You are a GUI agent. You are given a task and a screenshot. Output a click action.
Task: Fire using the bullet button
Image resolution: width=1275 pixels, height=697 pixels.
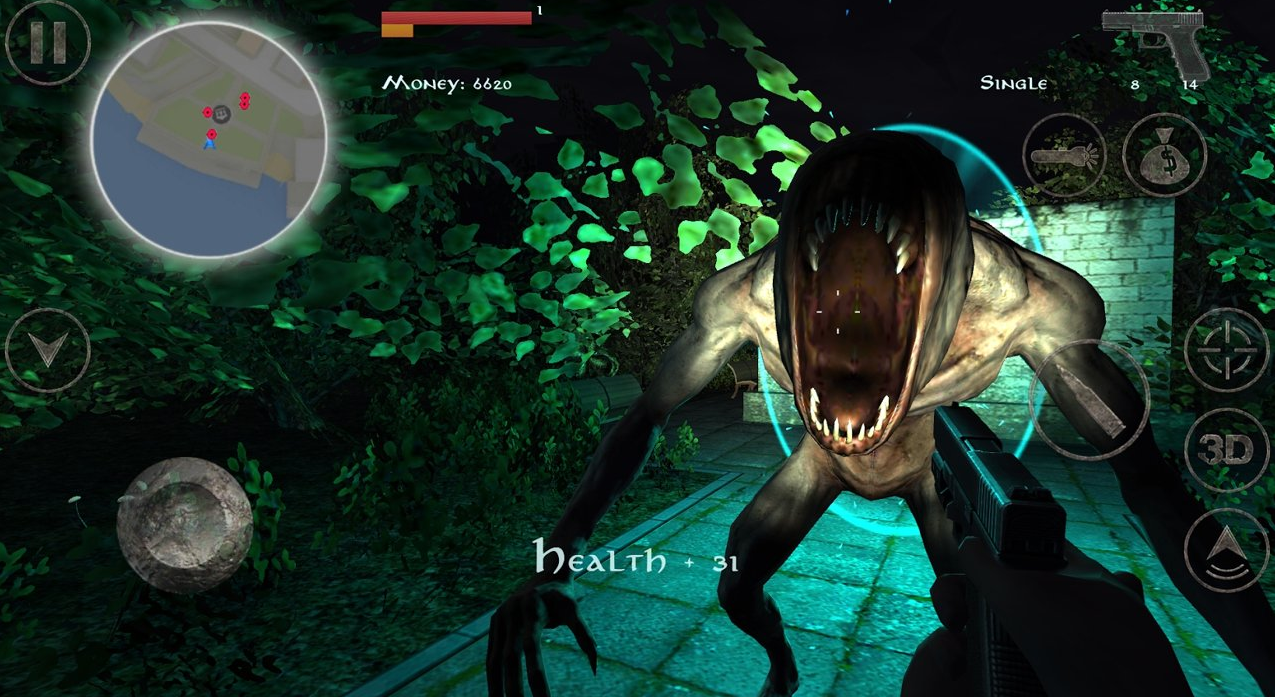pos(1089,400)
